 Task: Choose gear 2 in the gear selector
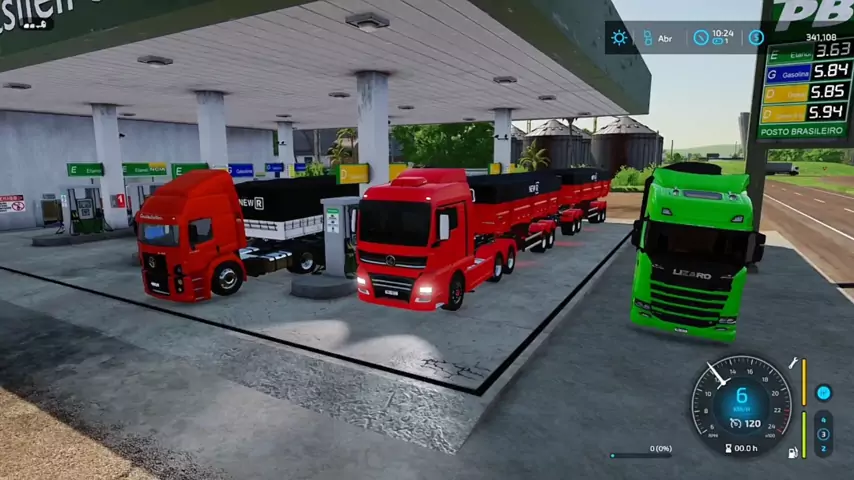tap(823, 448)
